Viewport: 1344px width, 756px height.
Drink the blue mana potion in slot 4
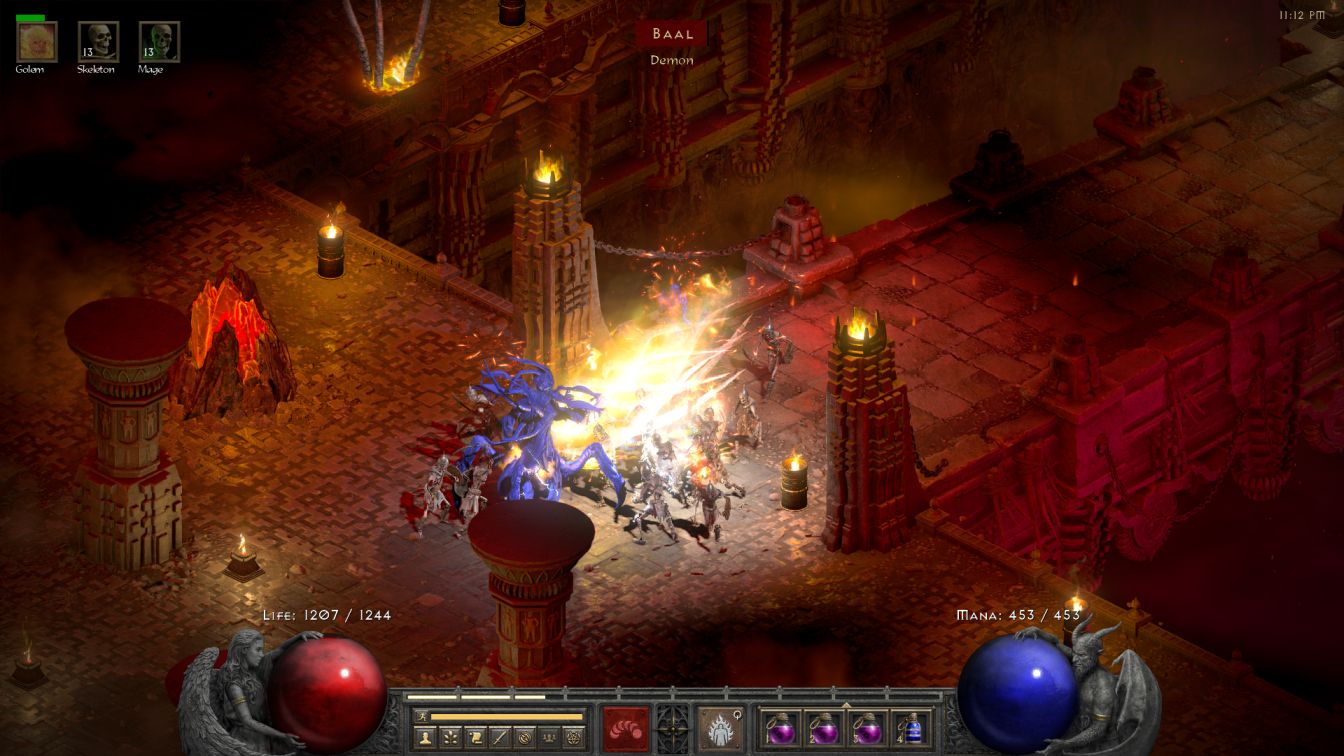pos(909,728)
